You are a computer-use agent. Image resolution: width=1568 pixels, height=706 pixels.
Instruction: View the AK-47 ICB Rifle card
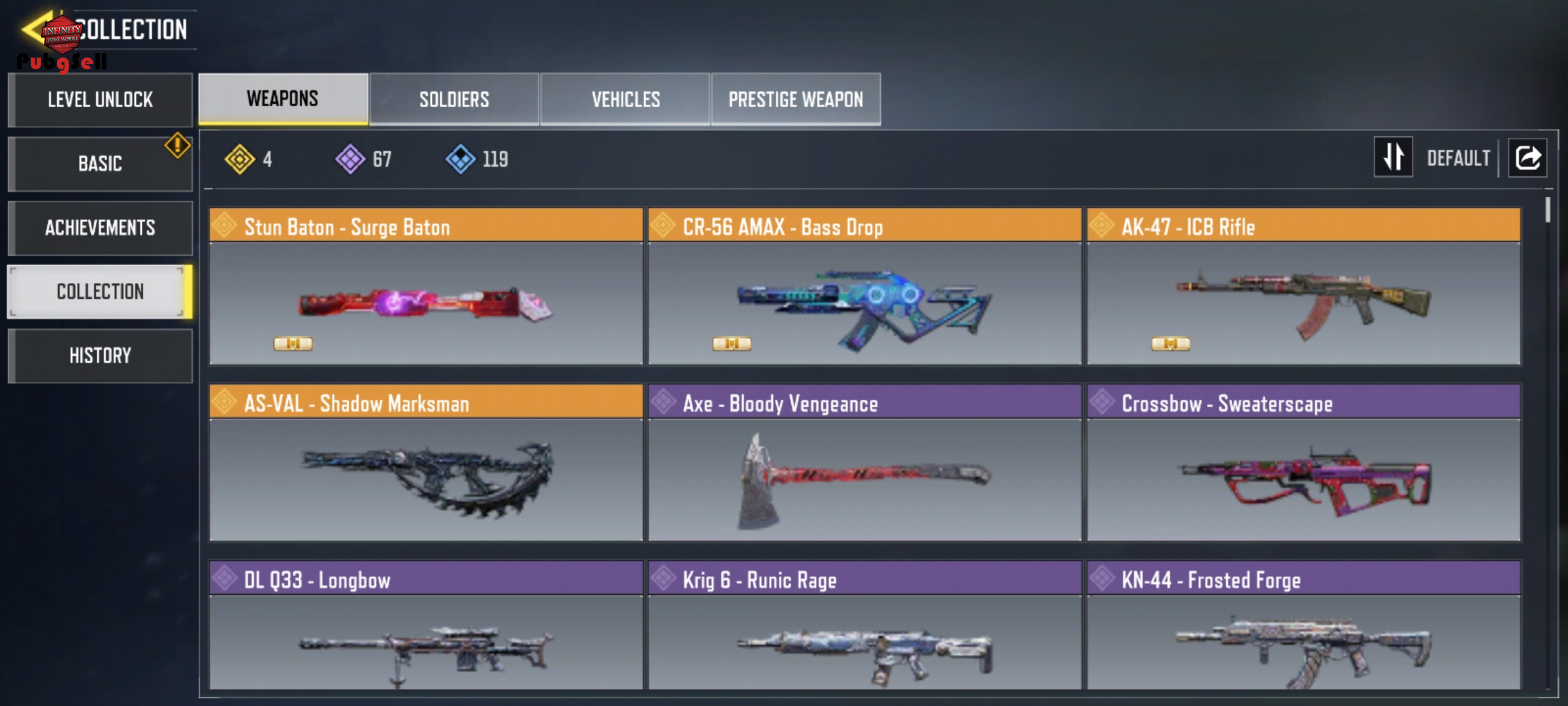[x=1303, y=286]
